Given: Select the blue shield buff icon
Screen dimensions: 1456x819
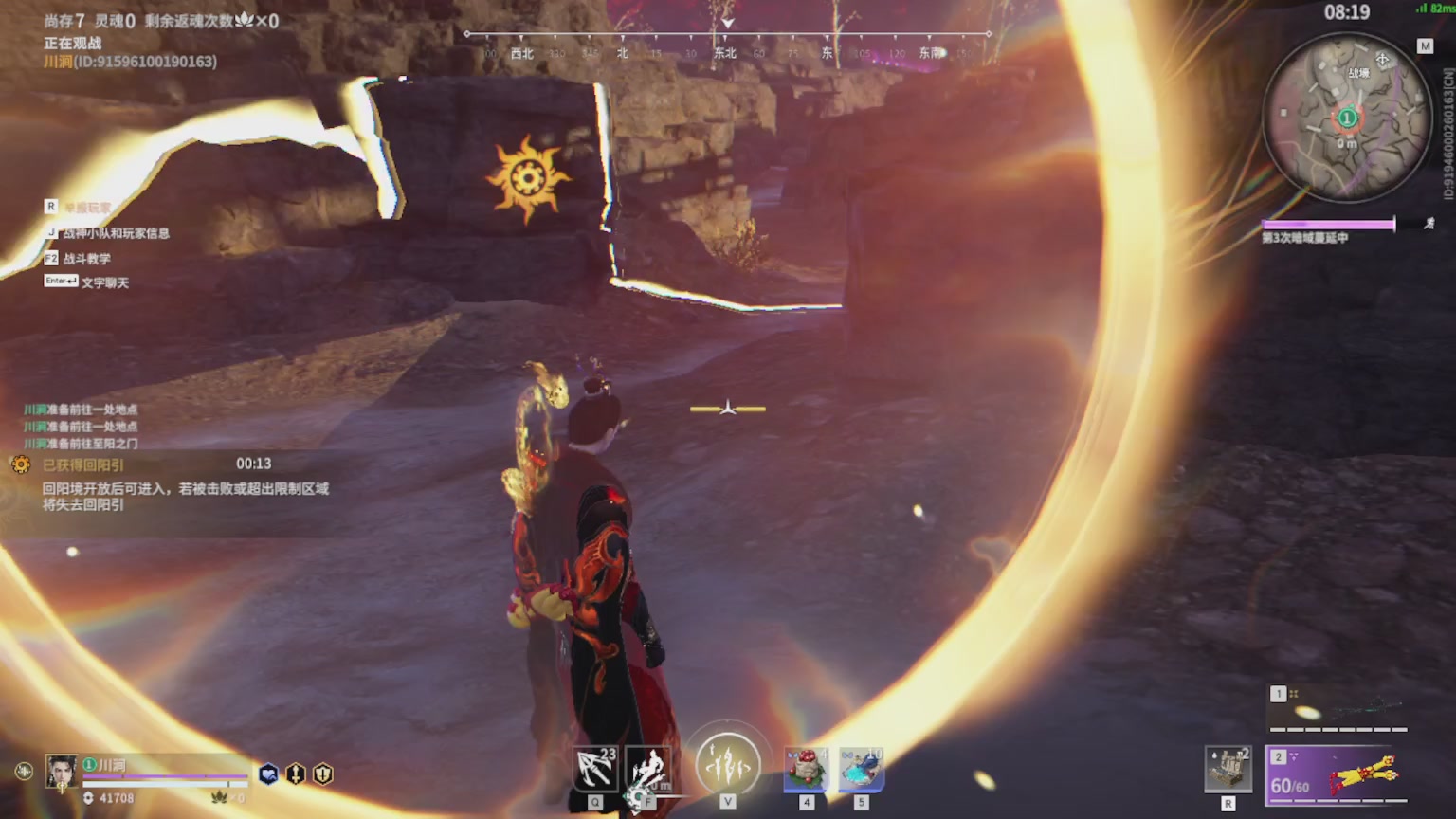Looking at the screenshot, I should point(269,774).
